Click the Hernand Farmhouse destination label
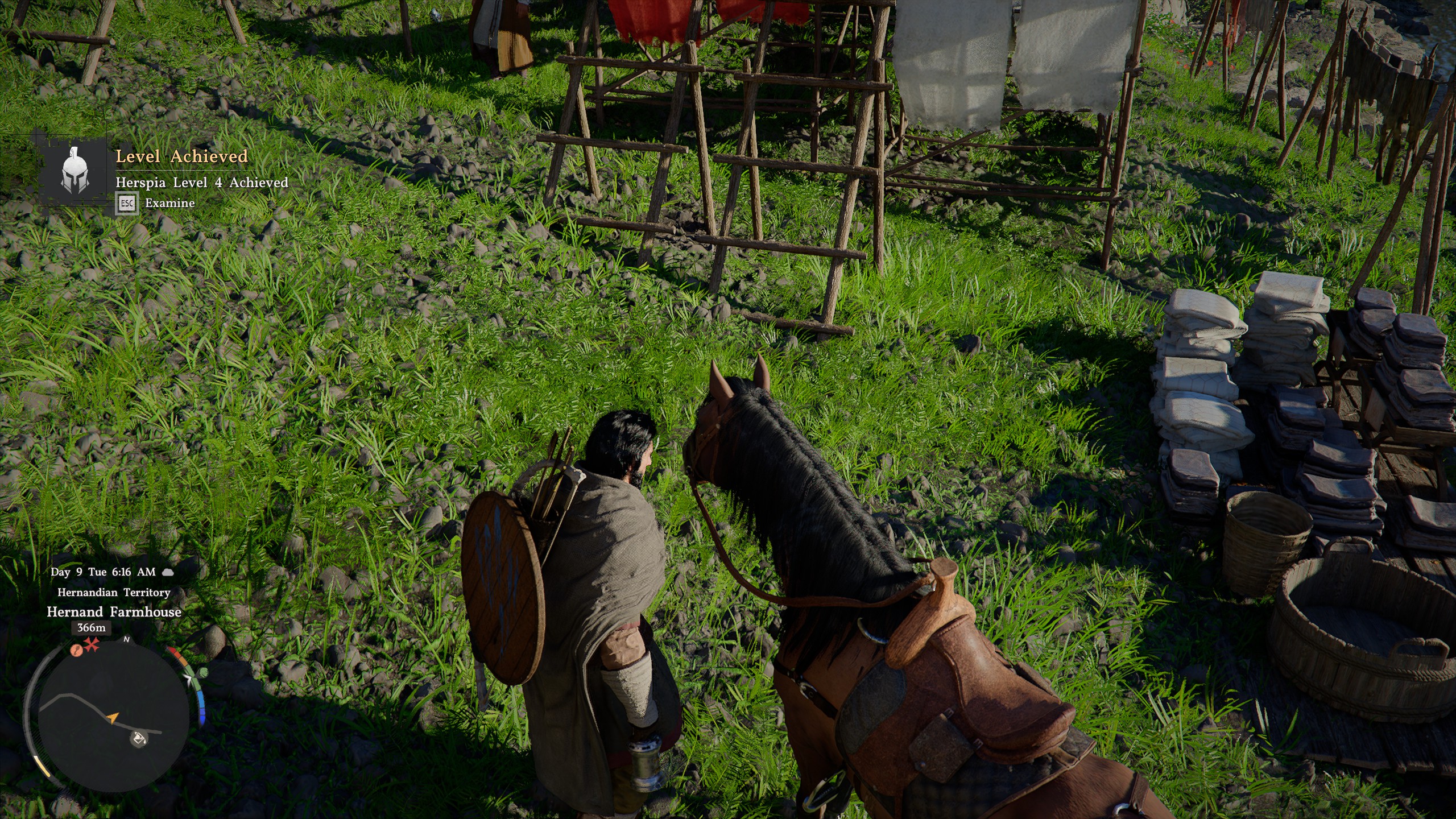This screenshot has height=819, width=1456. point(114,613)
